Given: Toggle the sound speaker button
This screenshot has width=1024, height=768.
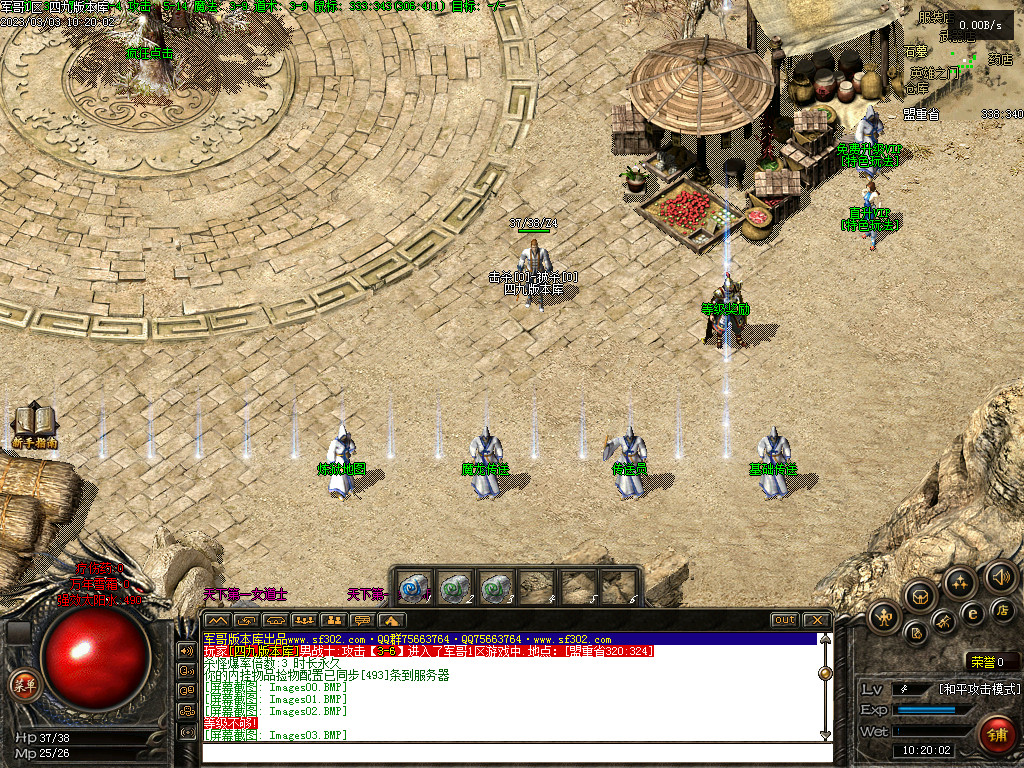Looking at the screenshot, I should click(999, 576).
